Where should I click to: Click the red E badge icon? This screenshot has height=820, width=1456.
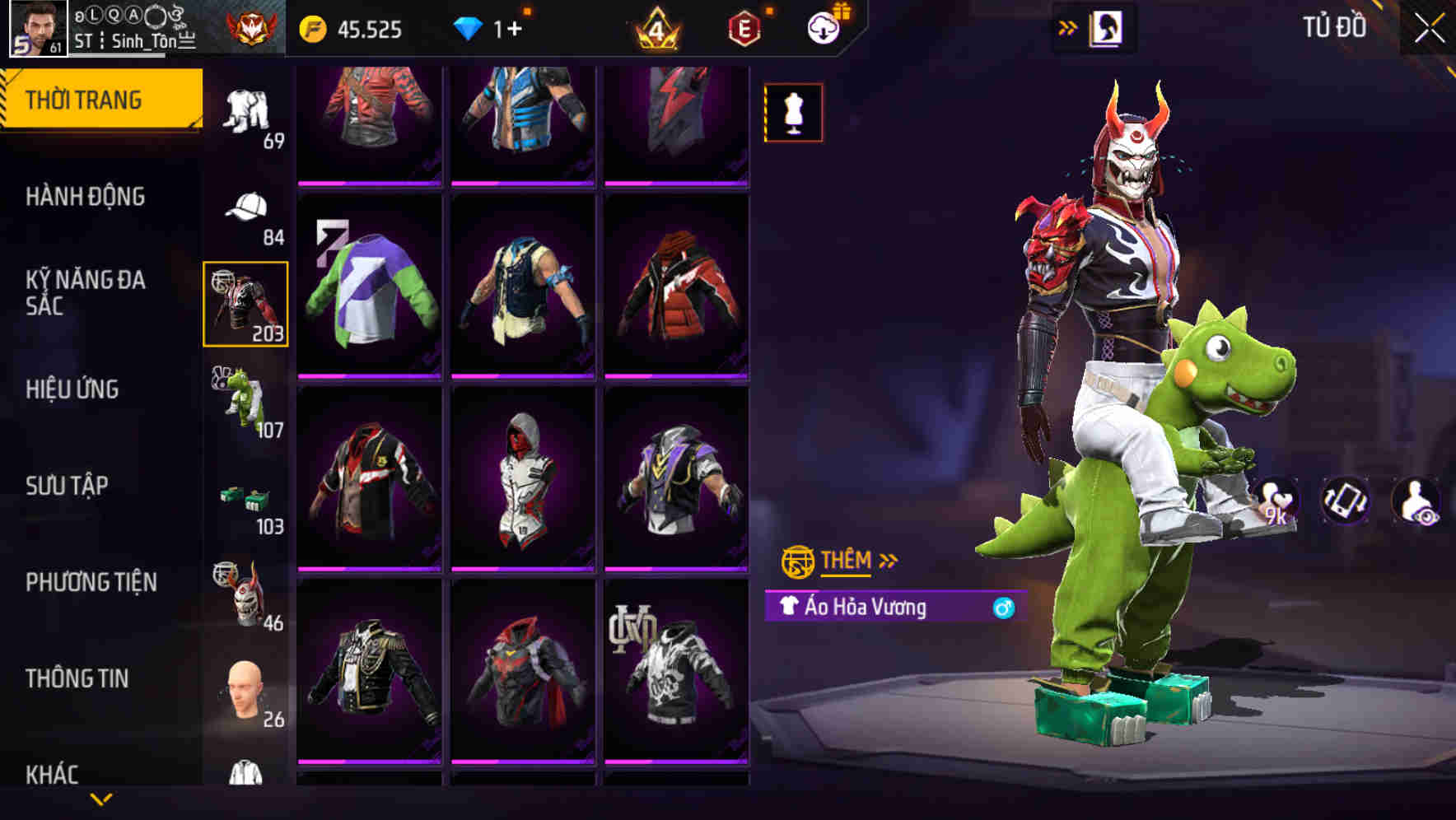(744, 26)
